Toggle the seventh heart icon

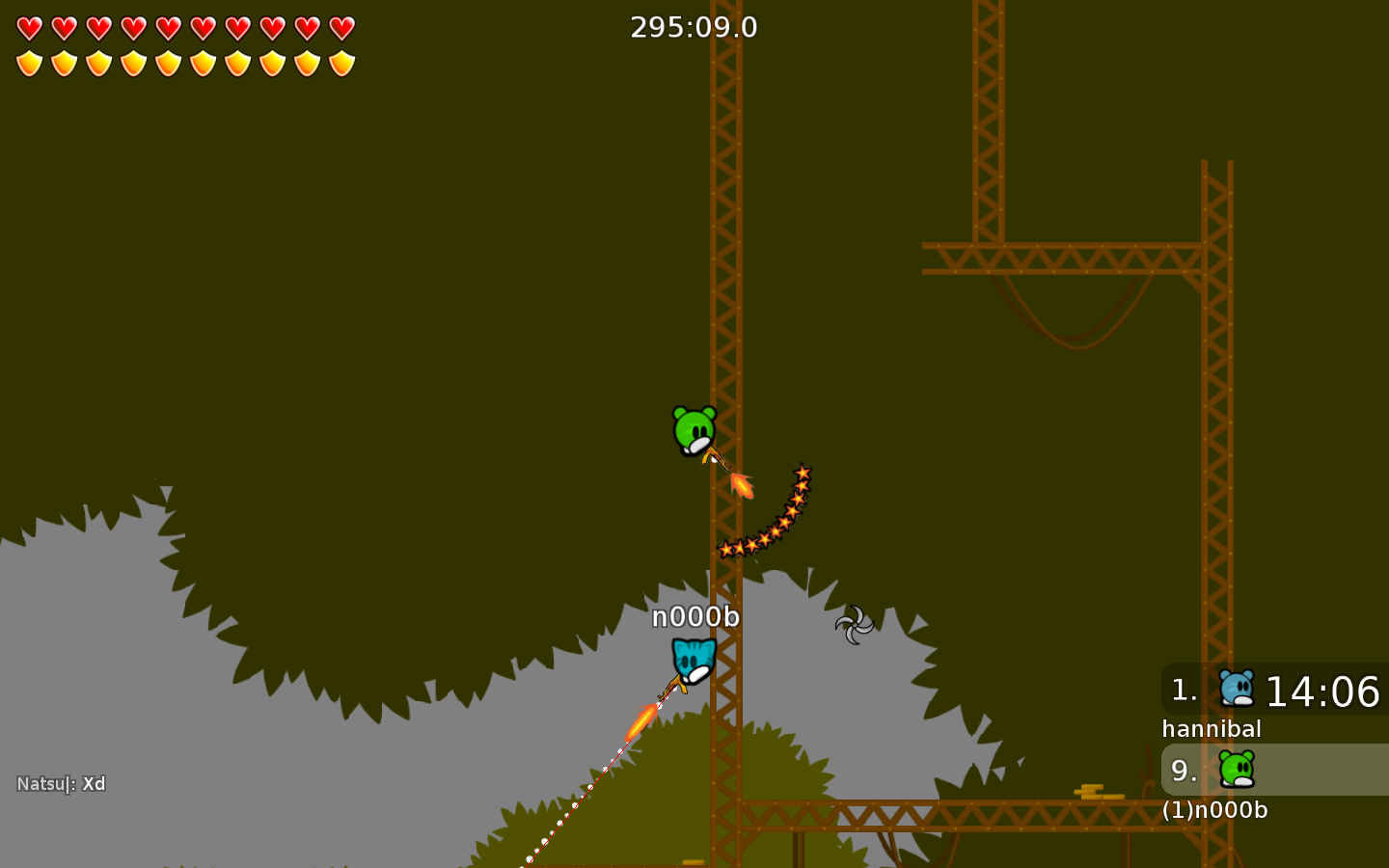[236, 27]
